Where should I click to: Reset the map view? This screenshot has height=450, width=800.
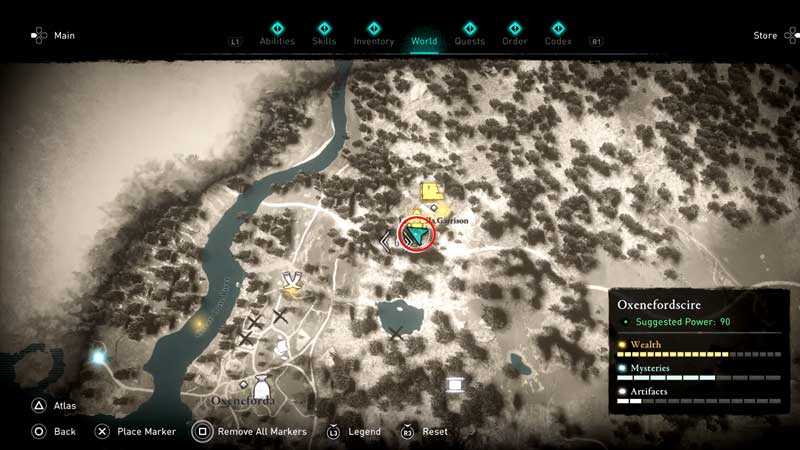coord(434,432)
